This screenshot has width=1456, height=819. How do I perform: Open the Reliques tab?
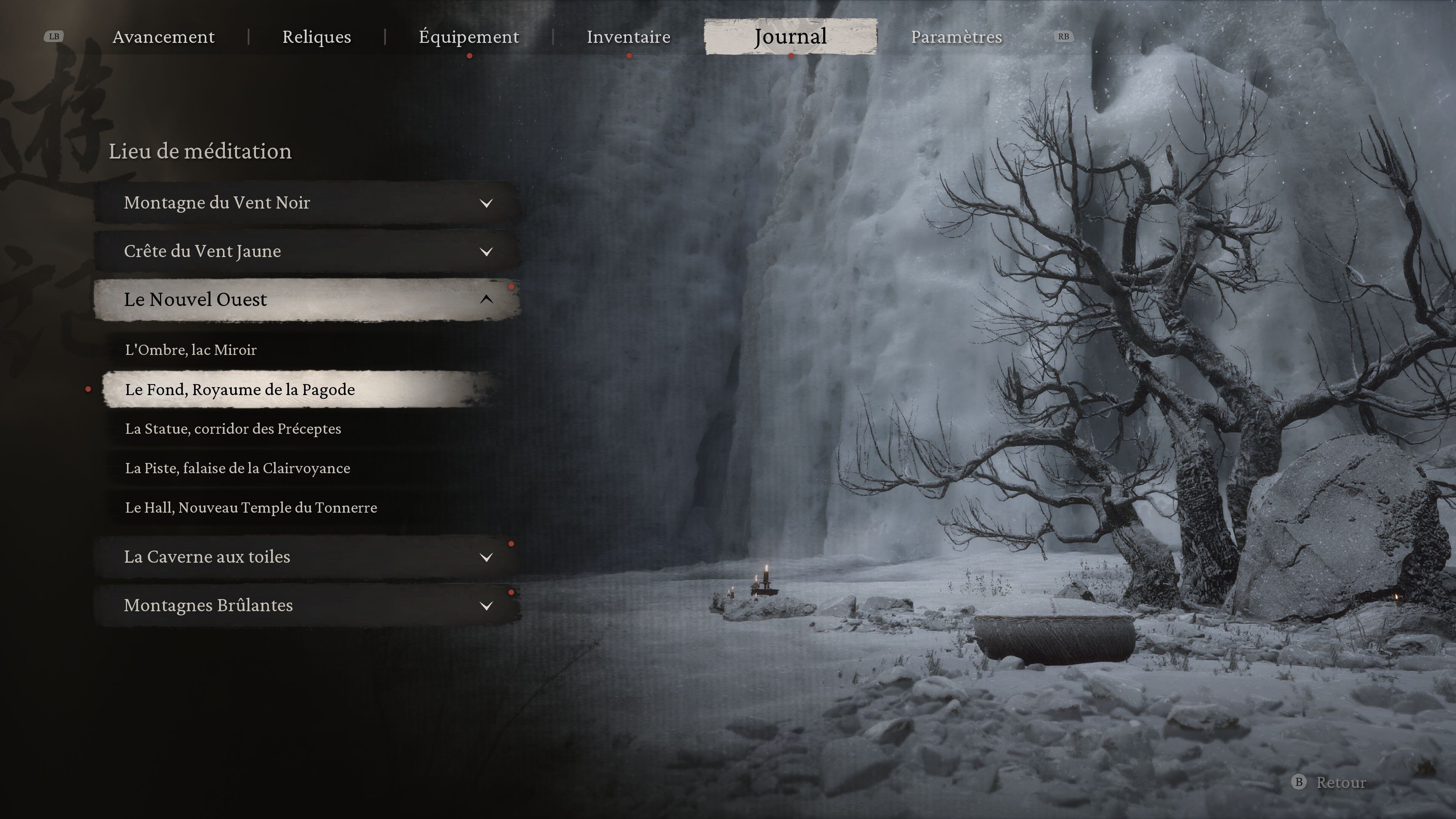pyautogui.click(x=317, y=37)
